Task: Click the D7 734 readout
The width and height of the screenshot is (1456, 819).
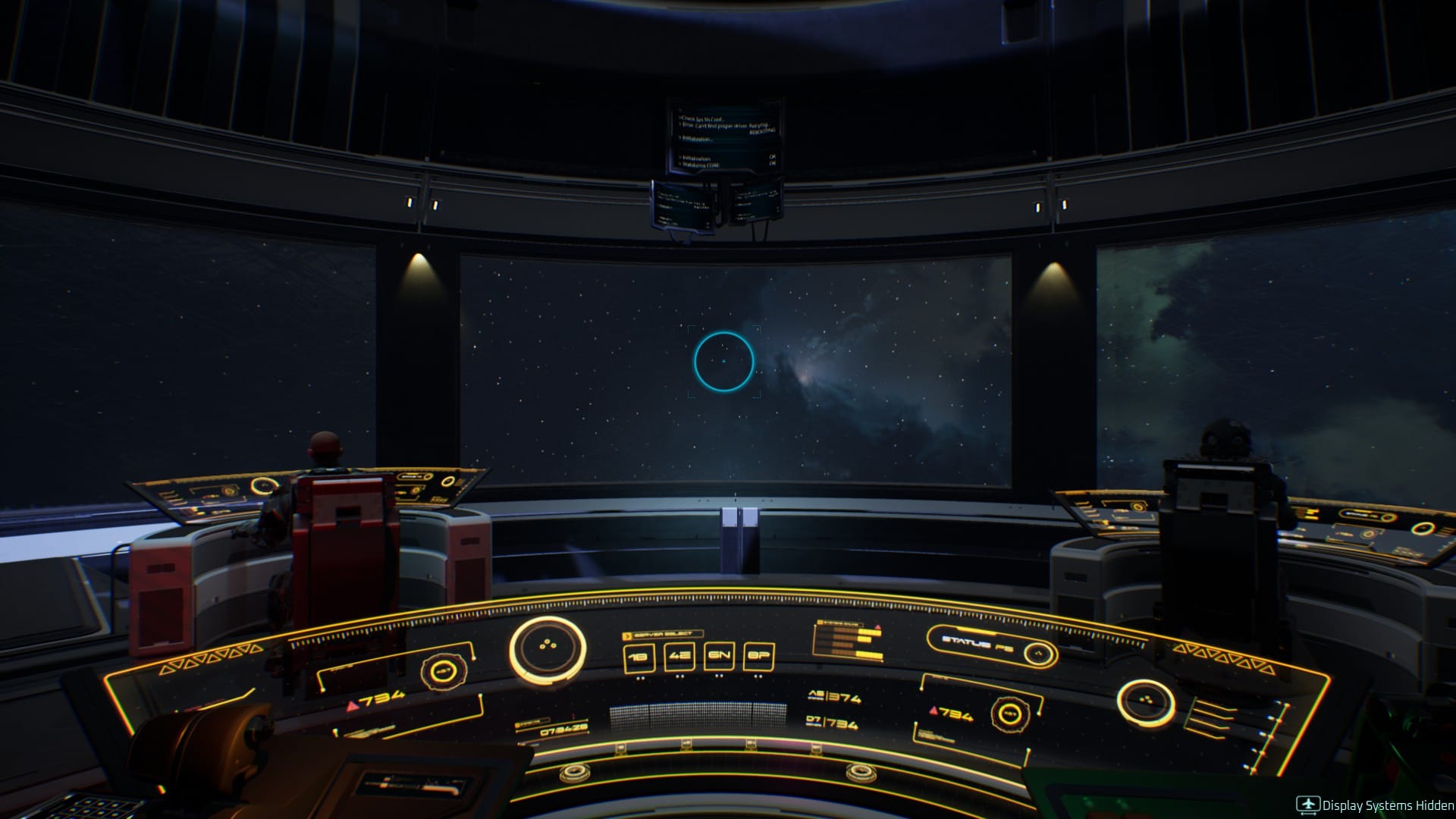Action: (833, 722)
